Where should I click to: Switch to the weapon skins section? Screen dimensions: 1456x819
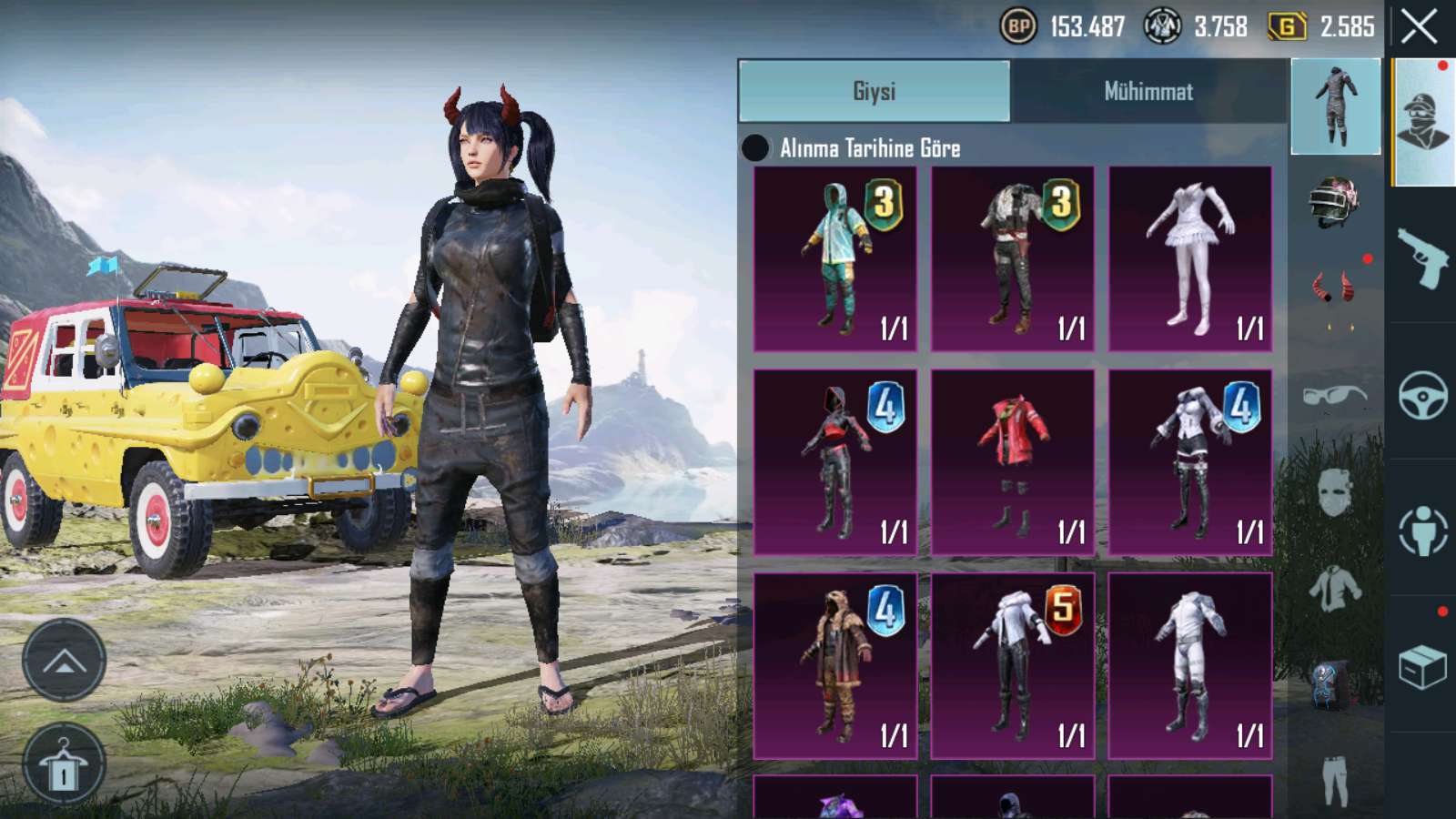(x=1422, y=257)
